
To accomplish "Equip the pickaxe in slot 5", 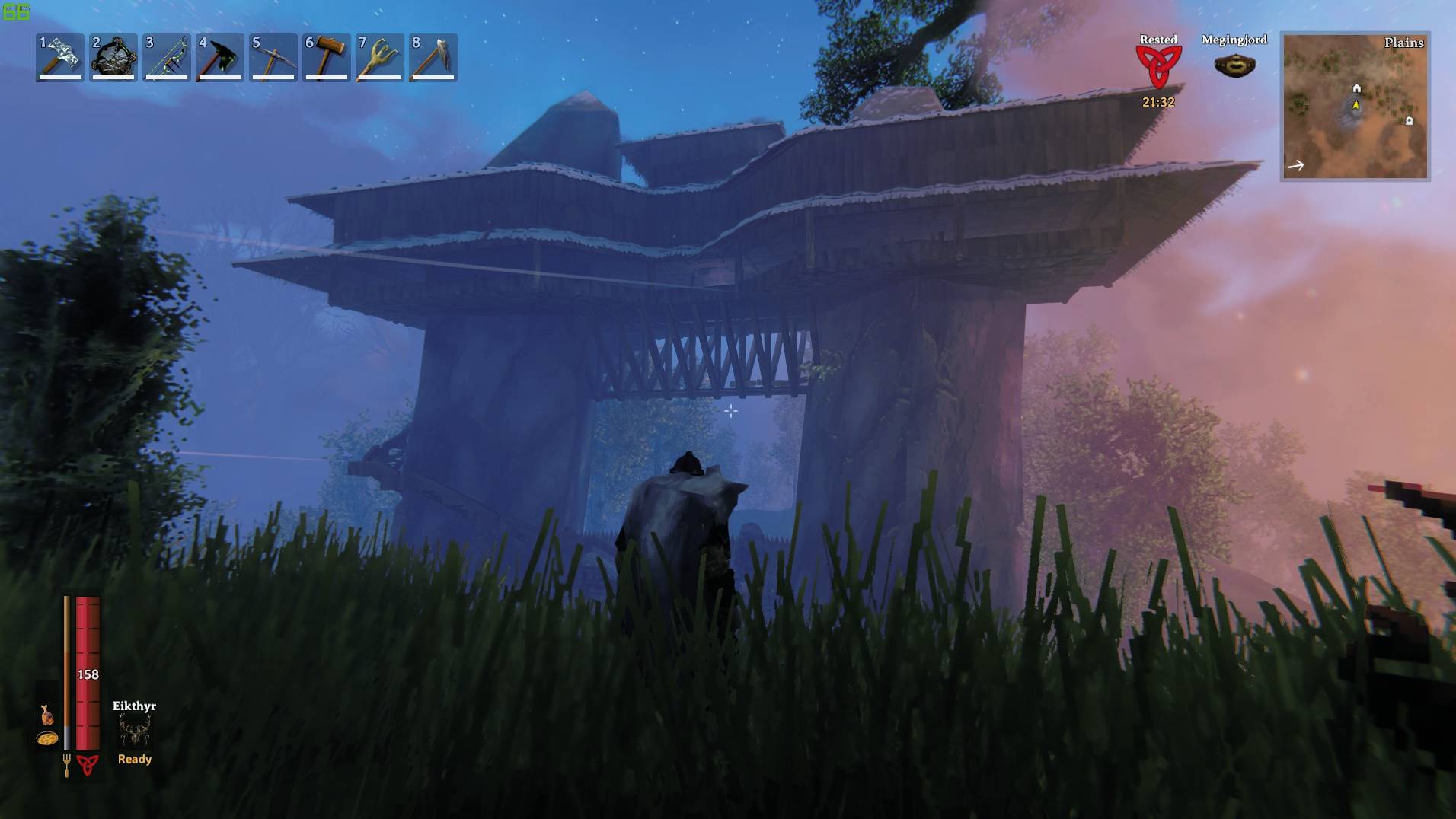I will coord(273,57).
